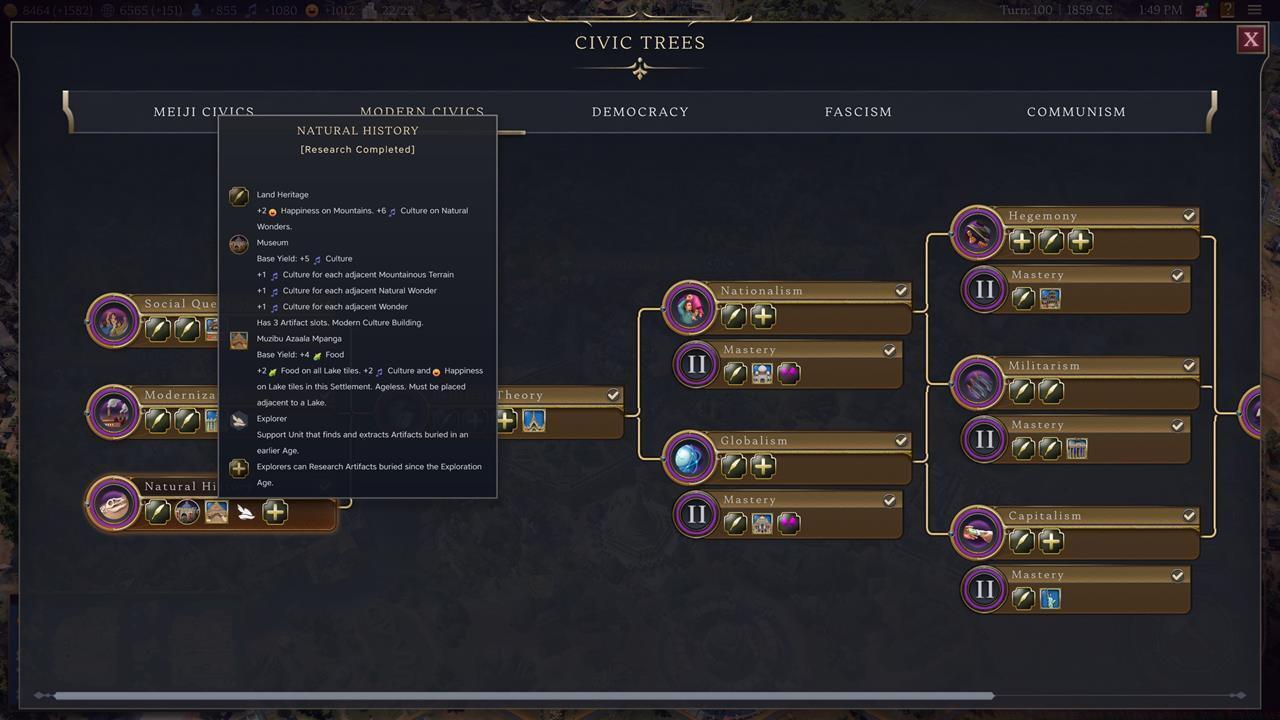
Task: Open the hamburger options menu at top right
Action: 1255,9
